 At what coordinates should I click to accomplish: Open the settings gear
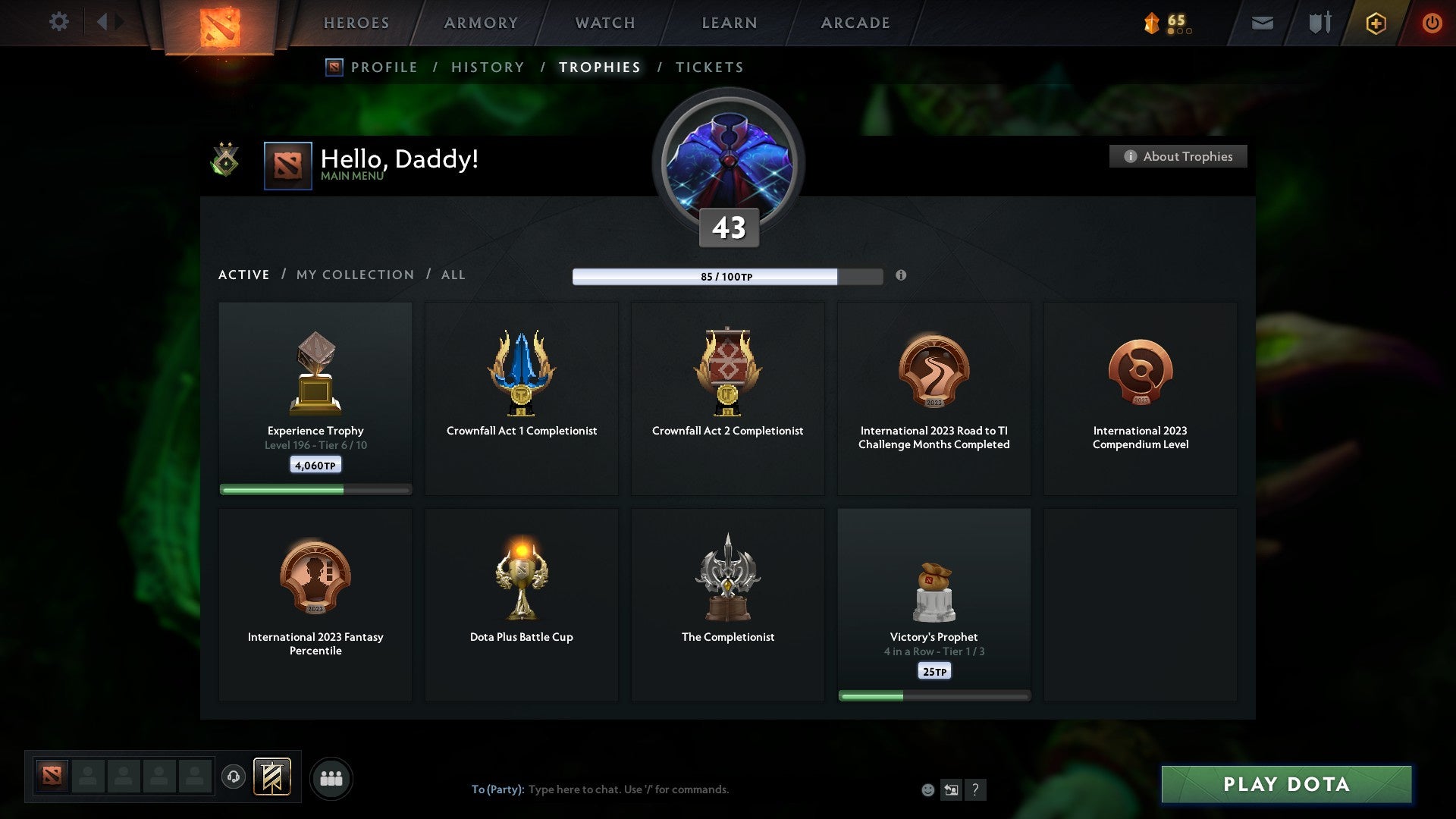(x=58, y=22)
